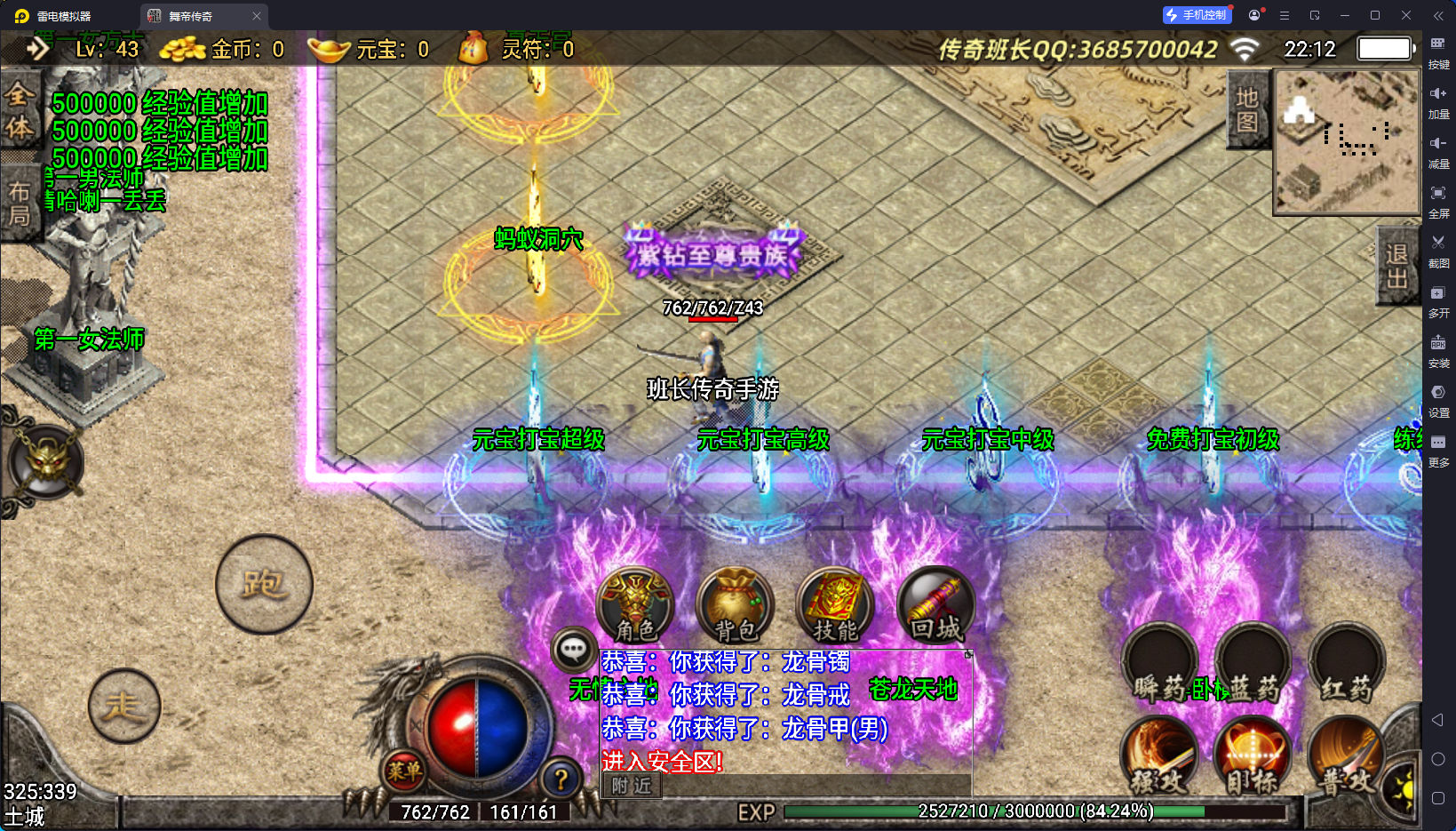Open the chat bubble icon

tap(573, 650)
